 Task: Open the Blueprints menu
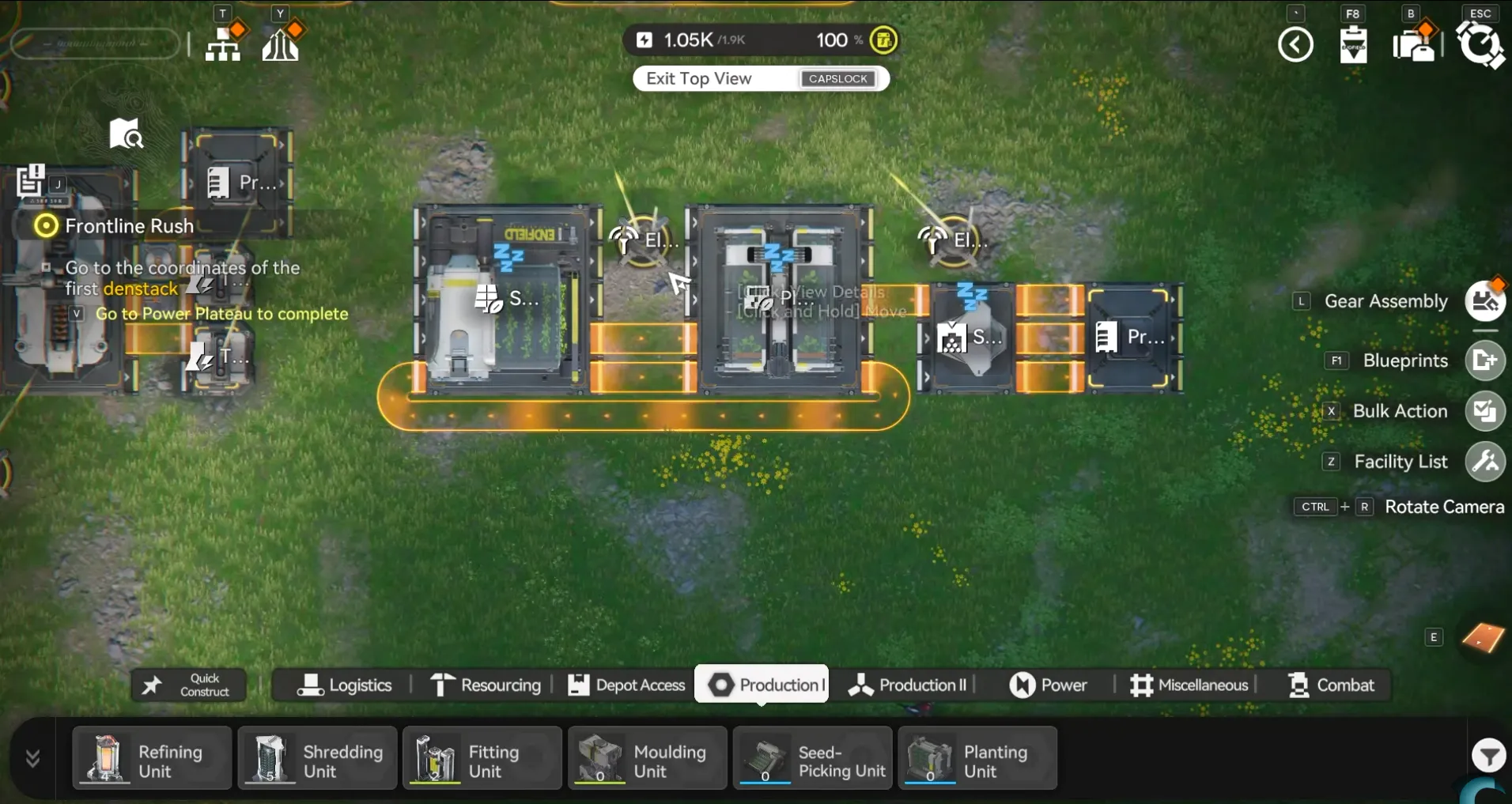[1484, 360]
